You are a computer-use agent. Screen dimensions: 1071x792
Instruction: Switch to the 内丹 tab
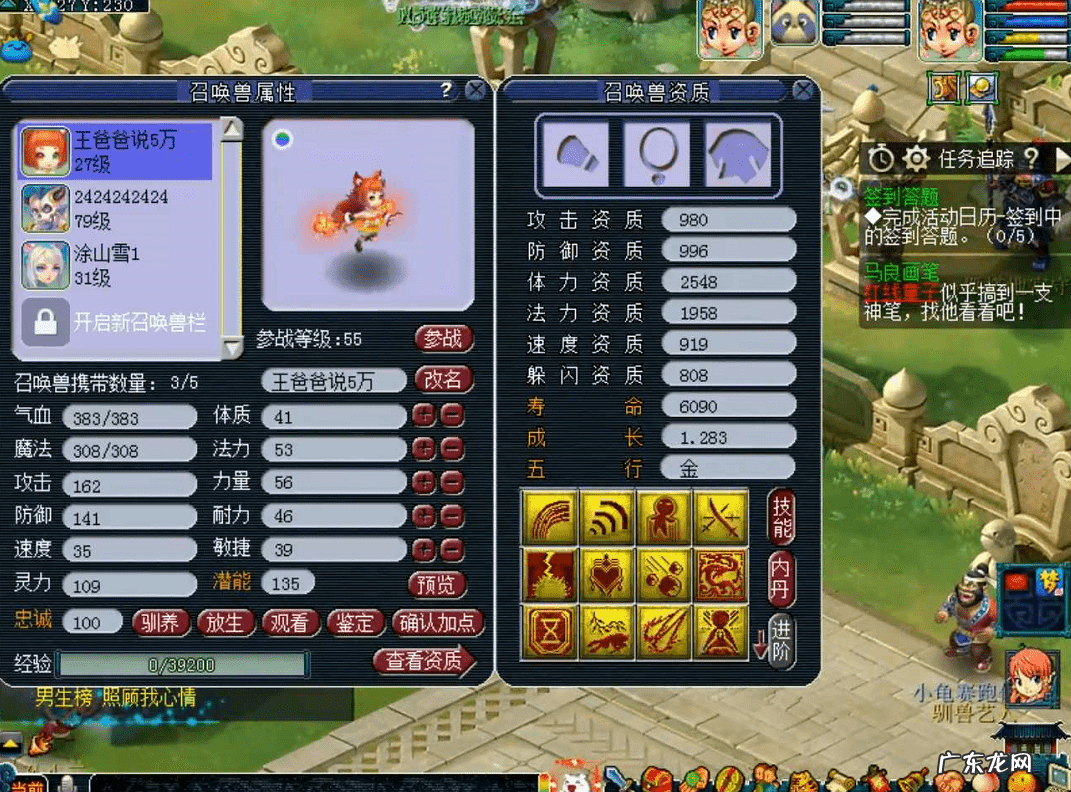(x=782, y=579)
